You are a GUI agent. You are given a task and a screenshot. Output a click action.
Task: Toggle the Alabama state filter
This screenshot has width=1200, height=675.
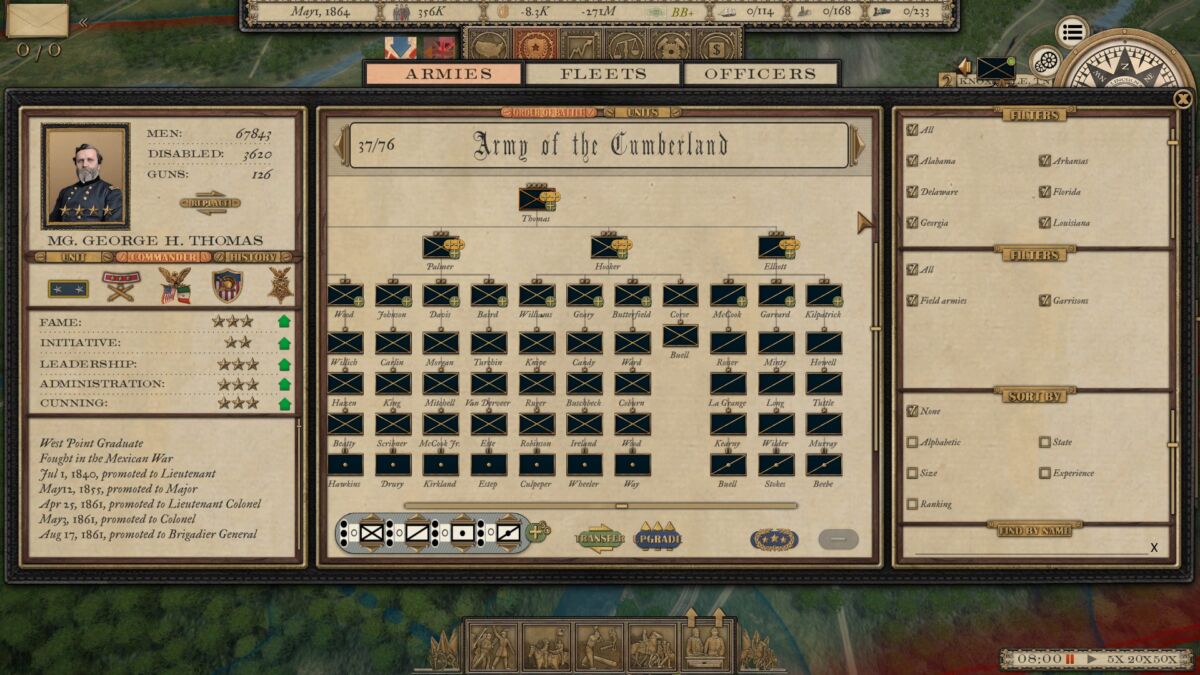coord(912,161)
